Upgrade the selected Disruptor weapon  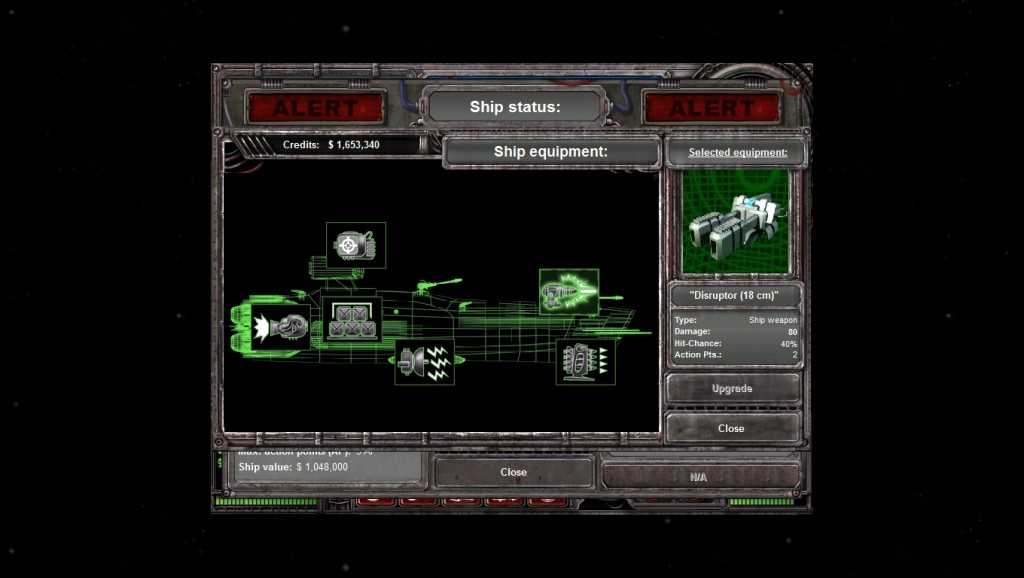click(732, 388)
